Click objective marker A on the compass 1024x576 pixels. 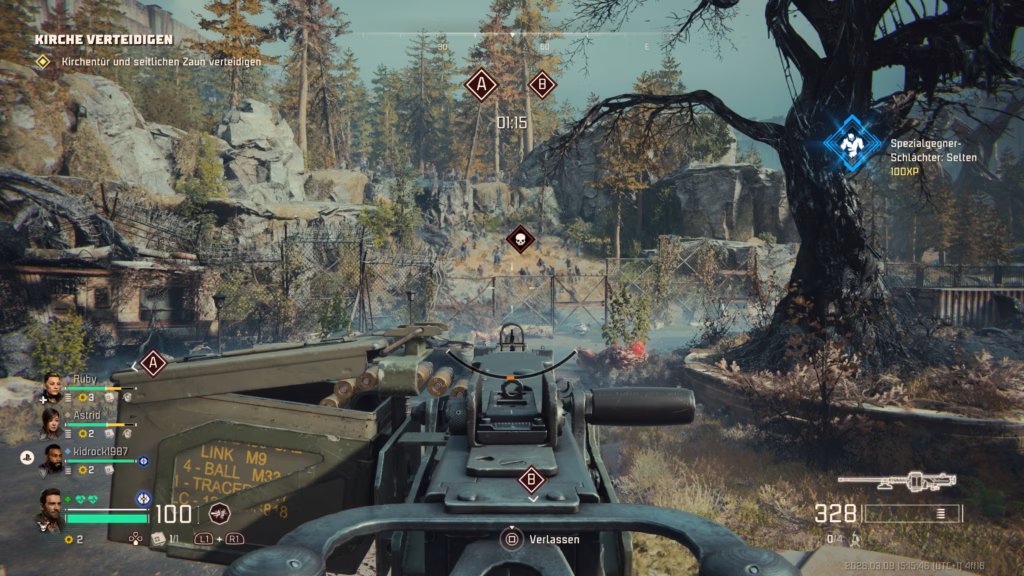(481, 85)
